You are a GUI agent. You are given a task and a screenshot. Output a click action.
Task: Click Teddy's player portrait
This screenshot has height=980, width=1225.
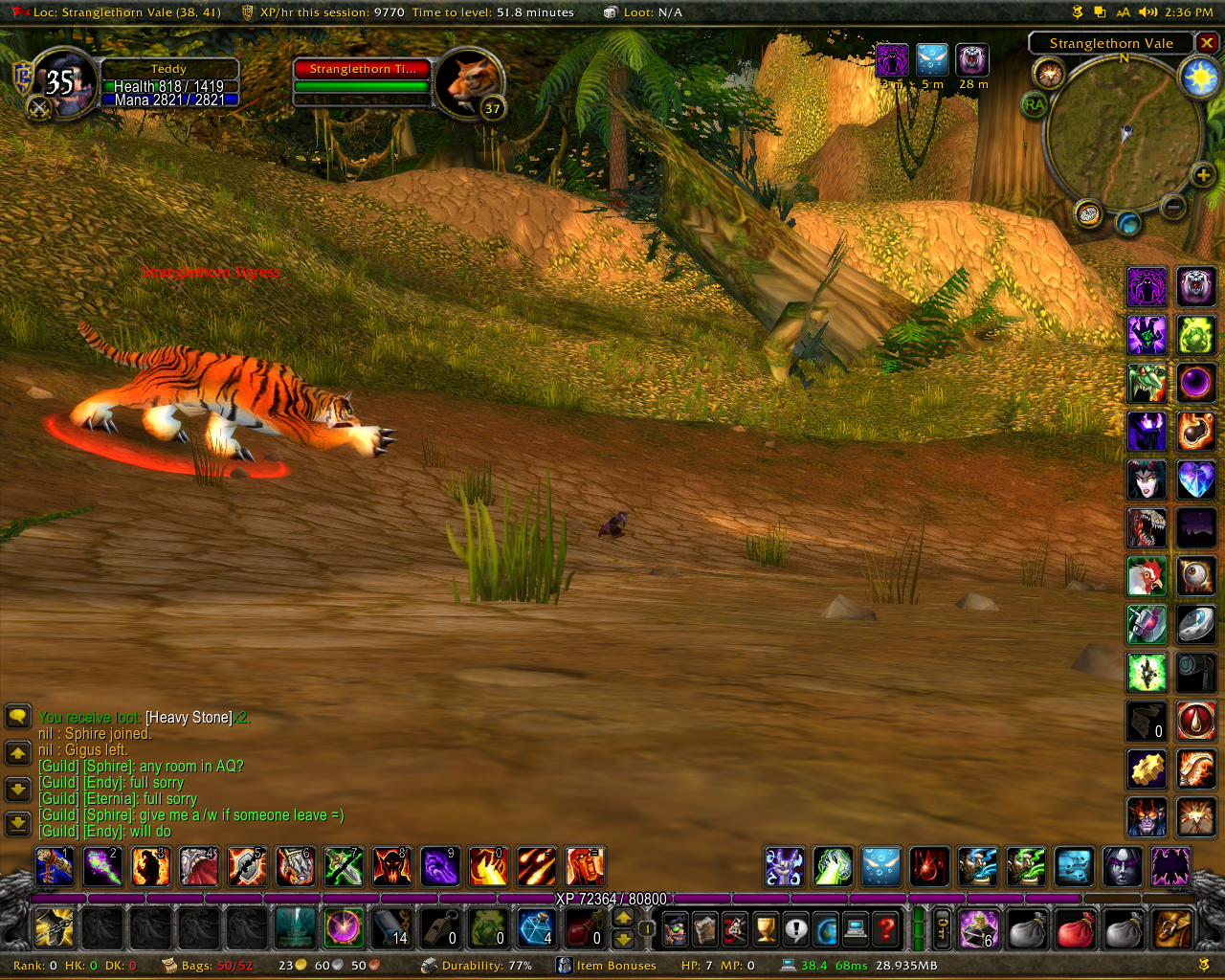65,84
